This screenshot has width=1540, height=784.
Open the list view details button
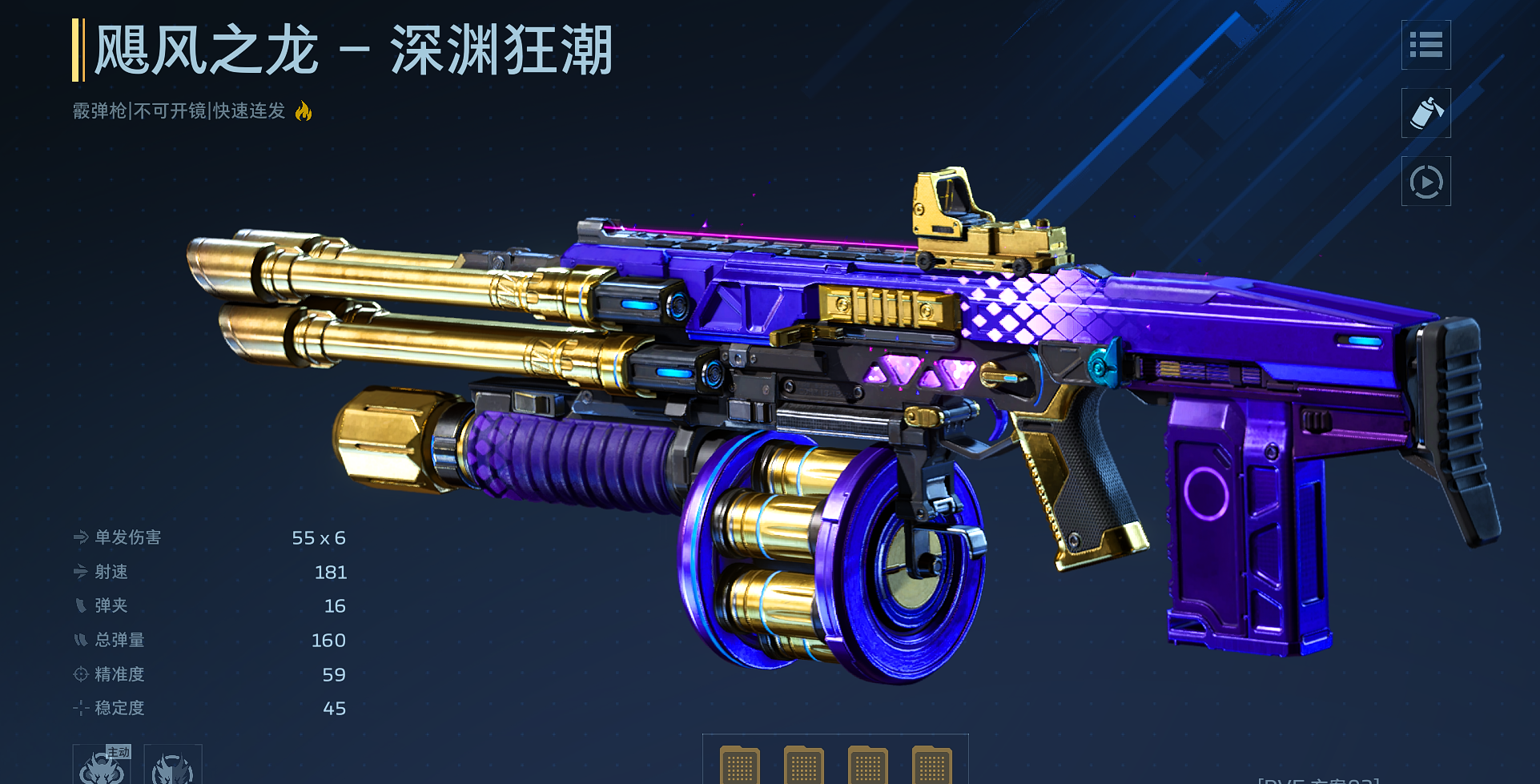(x=1425, y=45)
